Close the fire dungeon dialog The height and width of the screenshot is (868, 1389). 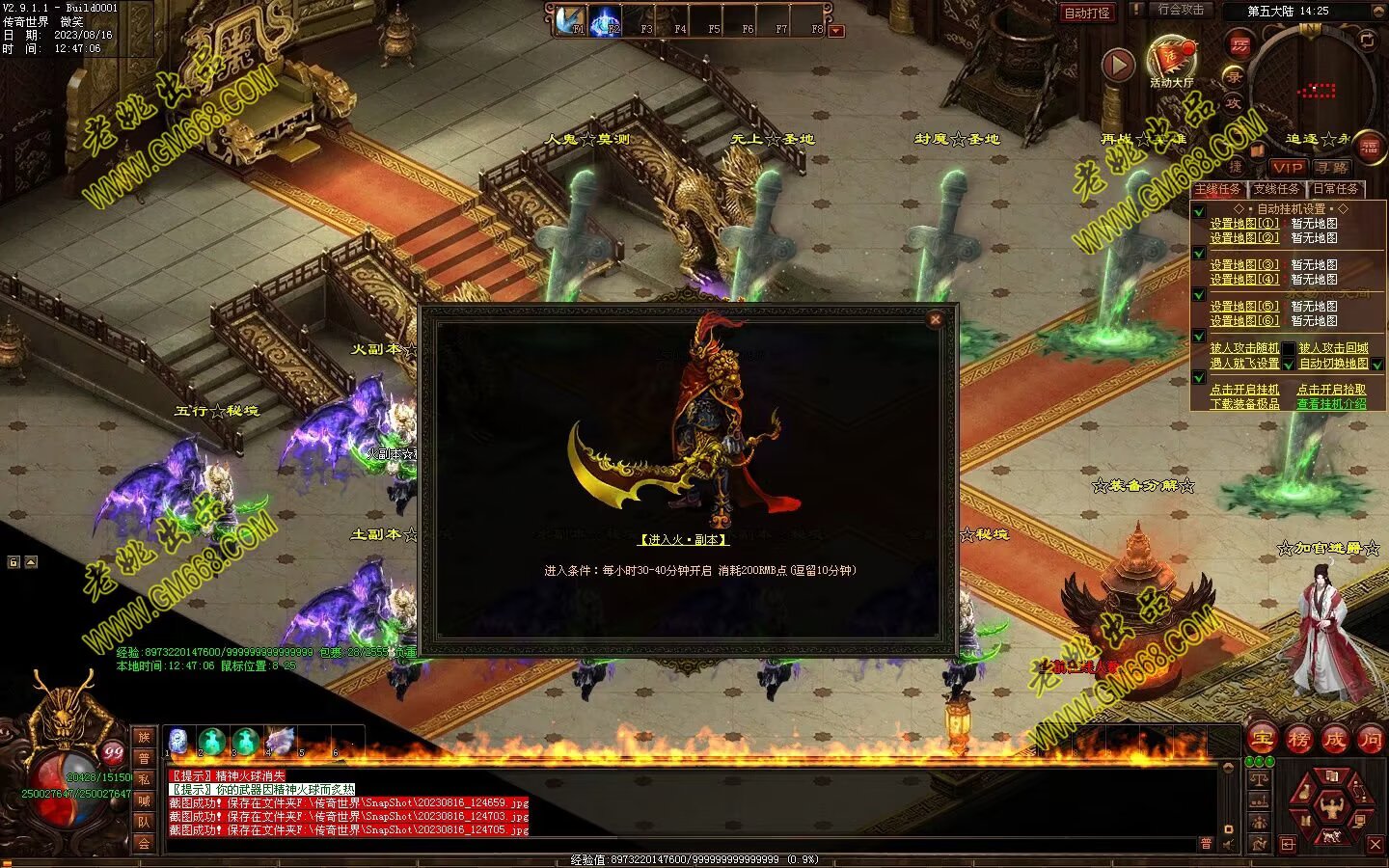935,320
